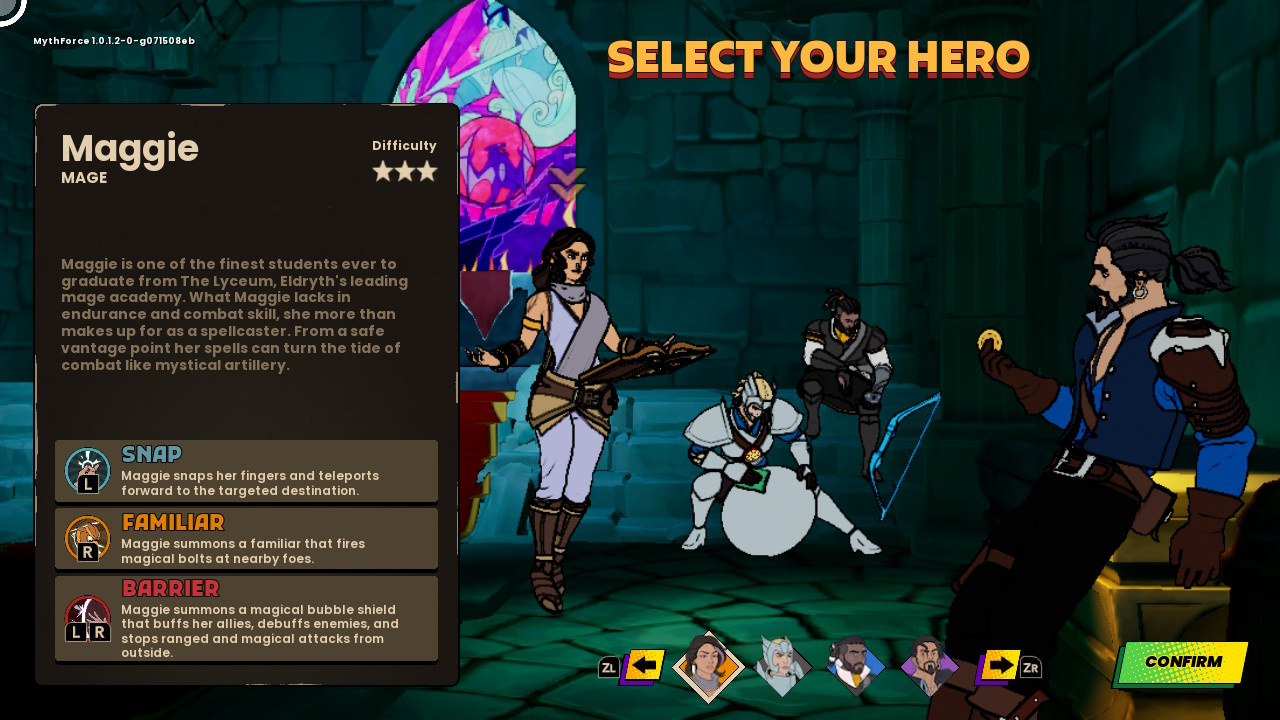Confirm the selected hero
This screenshot has width=1280, height=720.
coord(1182,662)
